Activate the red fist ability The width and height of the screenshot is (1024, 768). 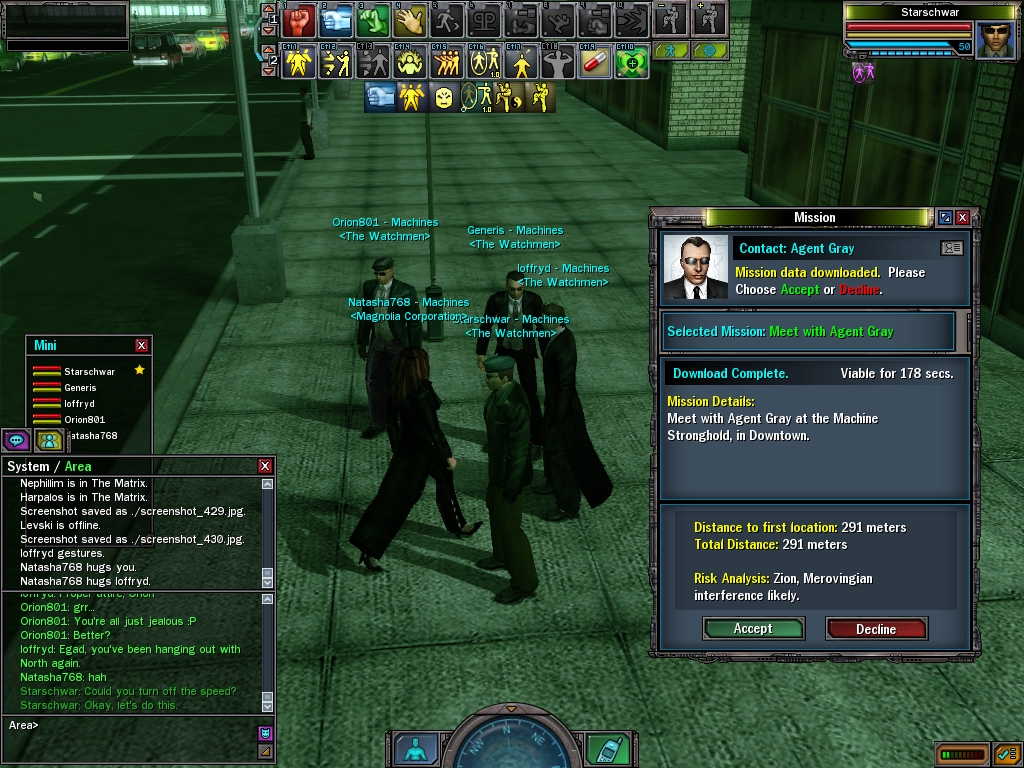[x=299, y=19]
